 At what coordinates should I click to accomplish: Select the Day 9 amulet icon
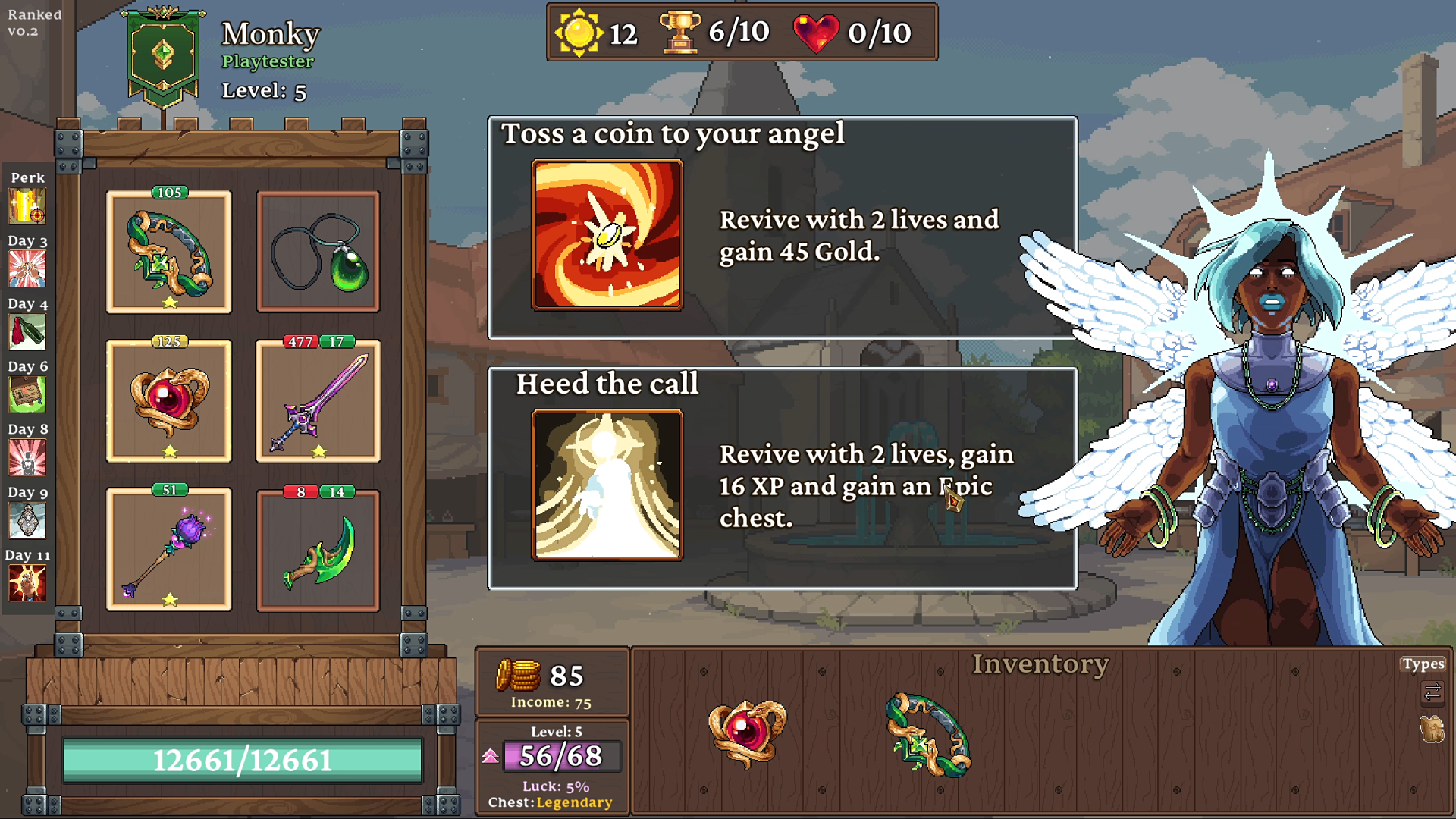[x=28, y=520]
